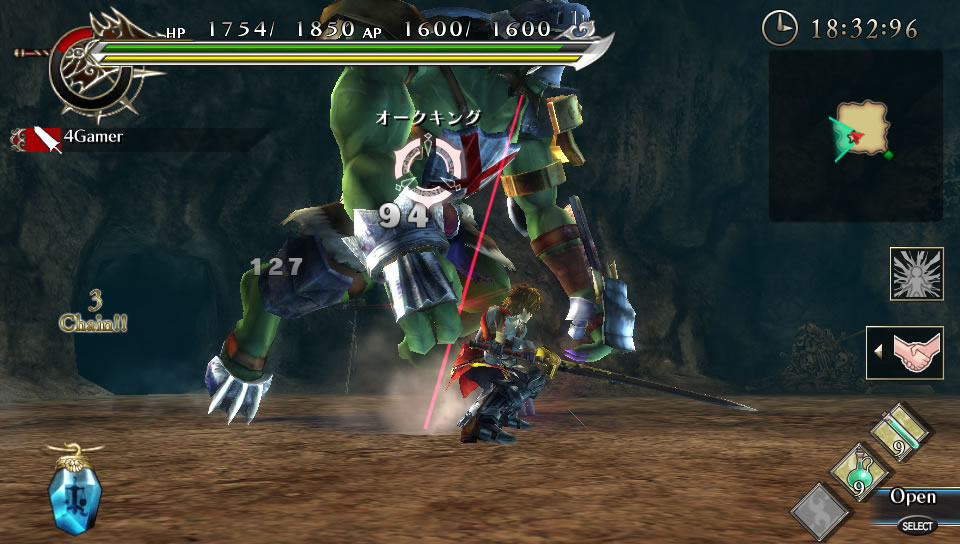Open the parchment minimap
This screenshot has height=544, width=960.
click(x=862, y=130)
